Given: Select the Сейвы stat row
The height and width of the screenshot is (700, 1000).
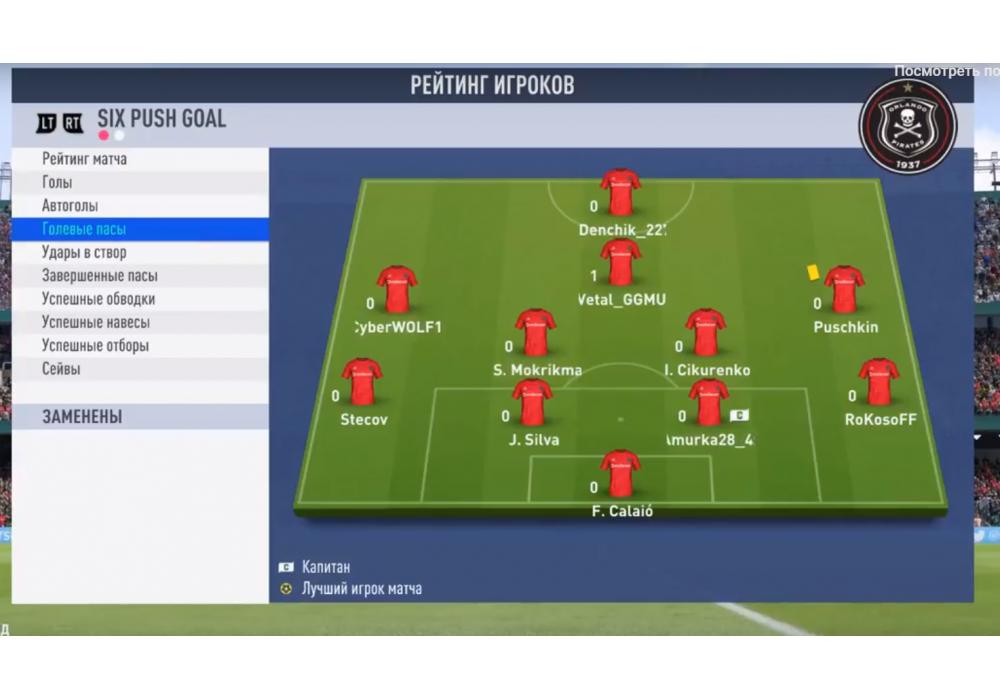Looking at the screenshot, I should (140, 368).
